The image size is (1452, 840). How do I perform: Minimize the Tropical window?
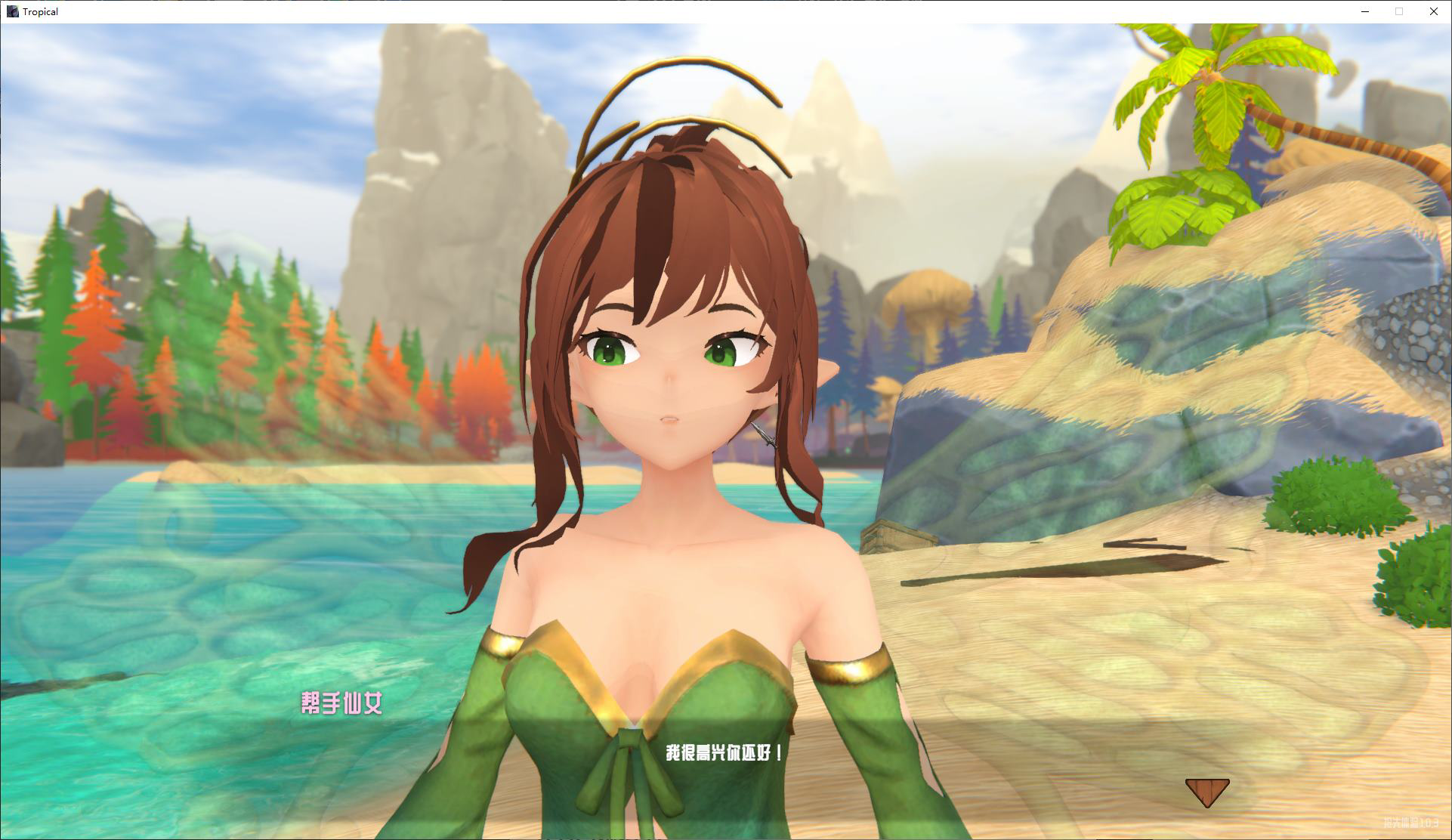[1364, 11]
